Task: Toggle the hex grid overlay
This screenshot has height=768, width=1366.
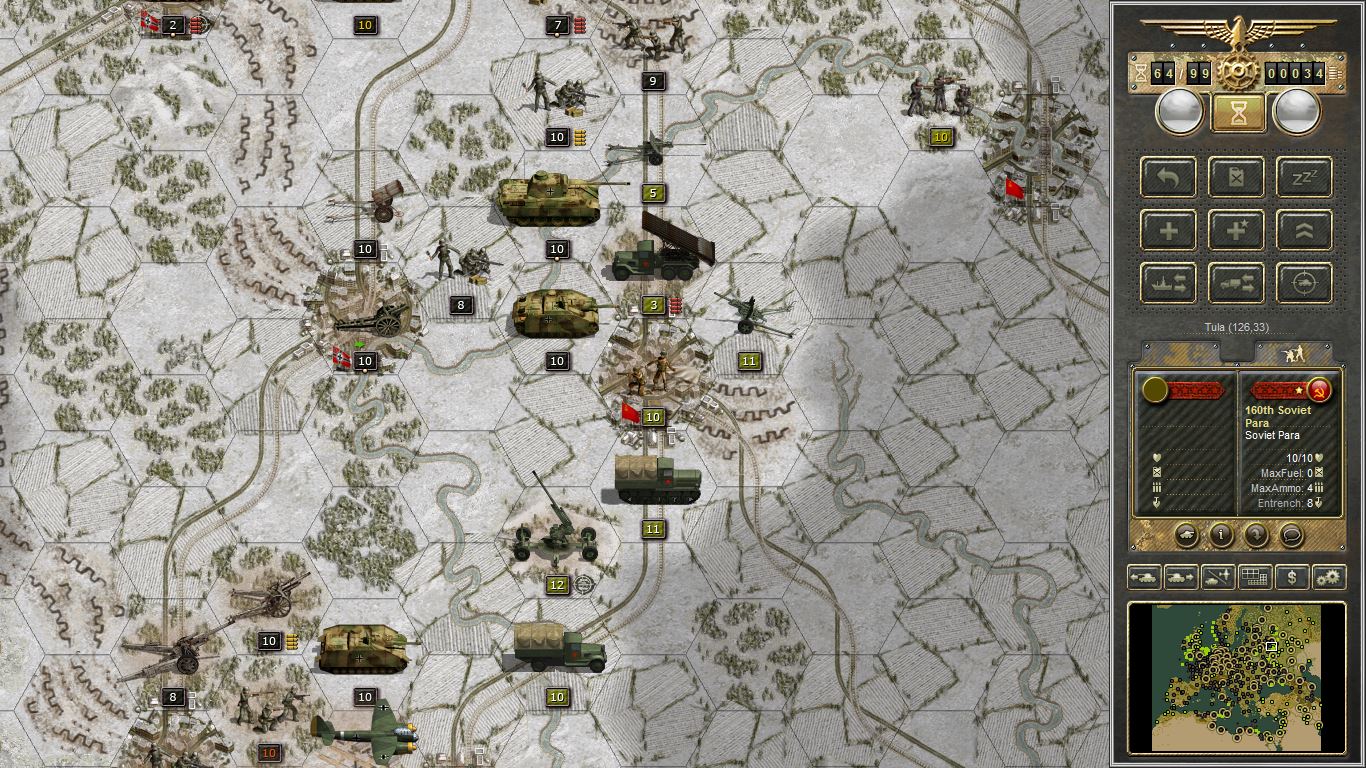Action: (x=1255, y=577)
